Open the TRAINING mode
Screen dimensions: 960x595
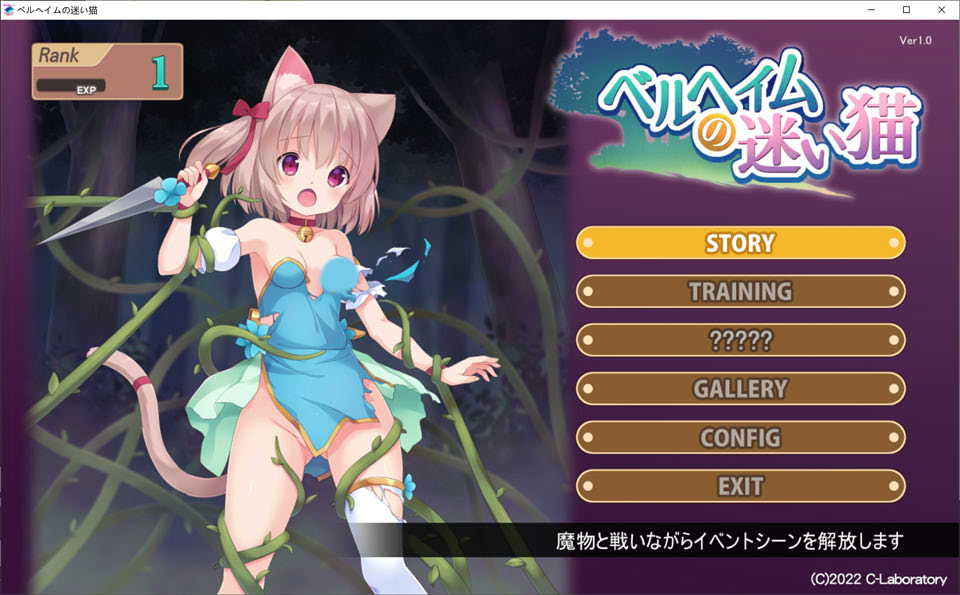[x=740, y=292]
